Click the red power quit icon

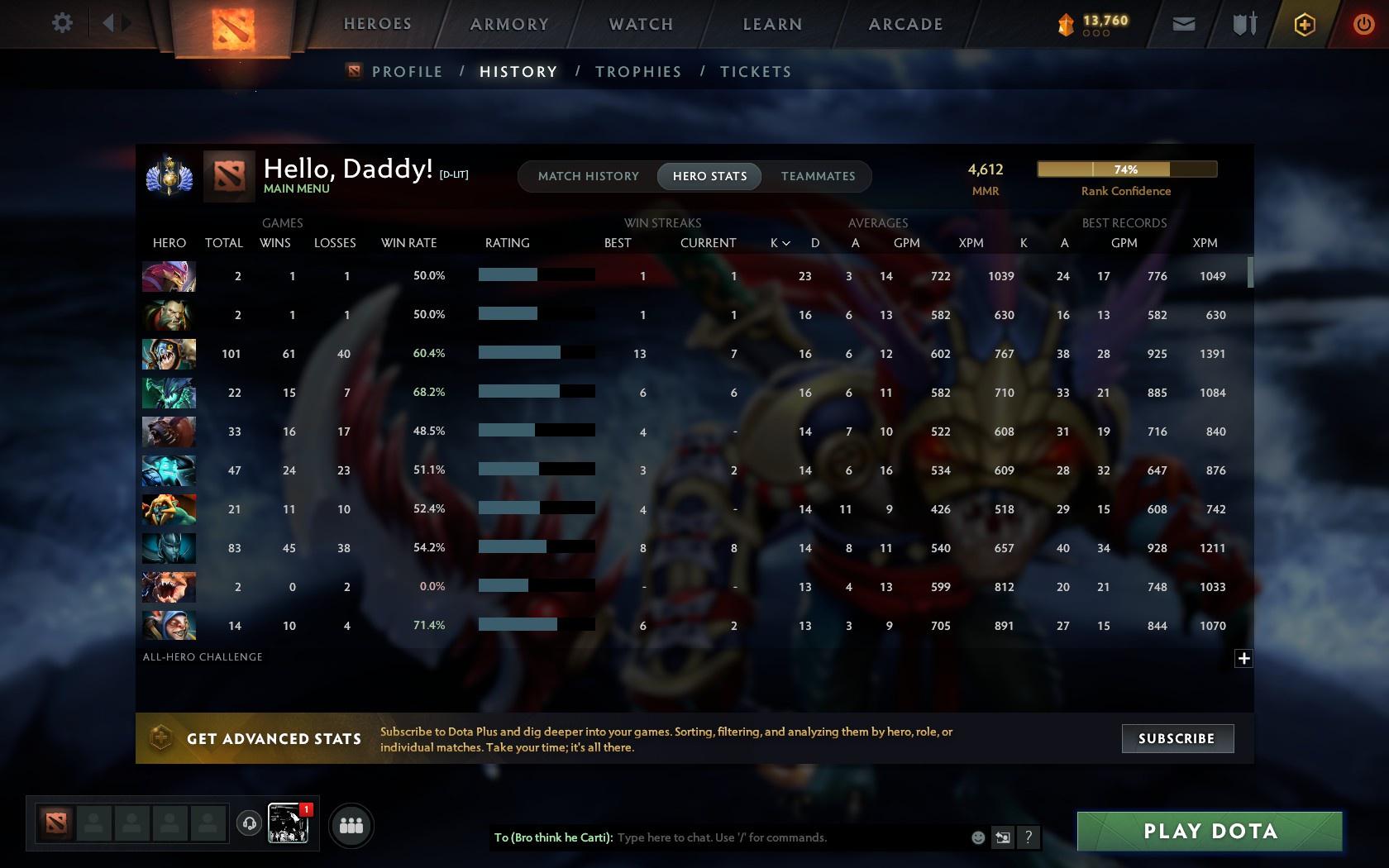[1363, 23]
